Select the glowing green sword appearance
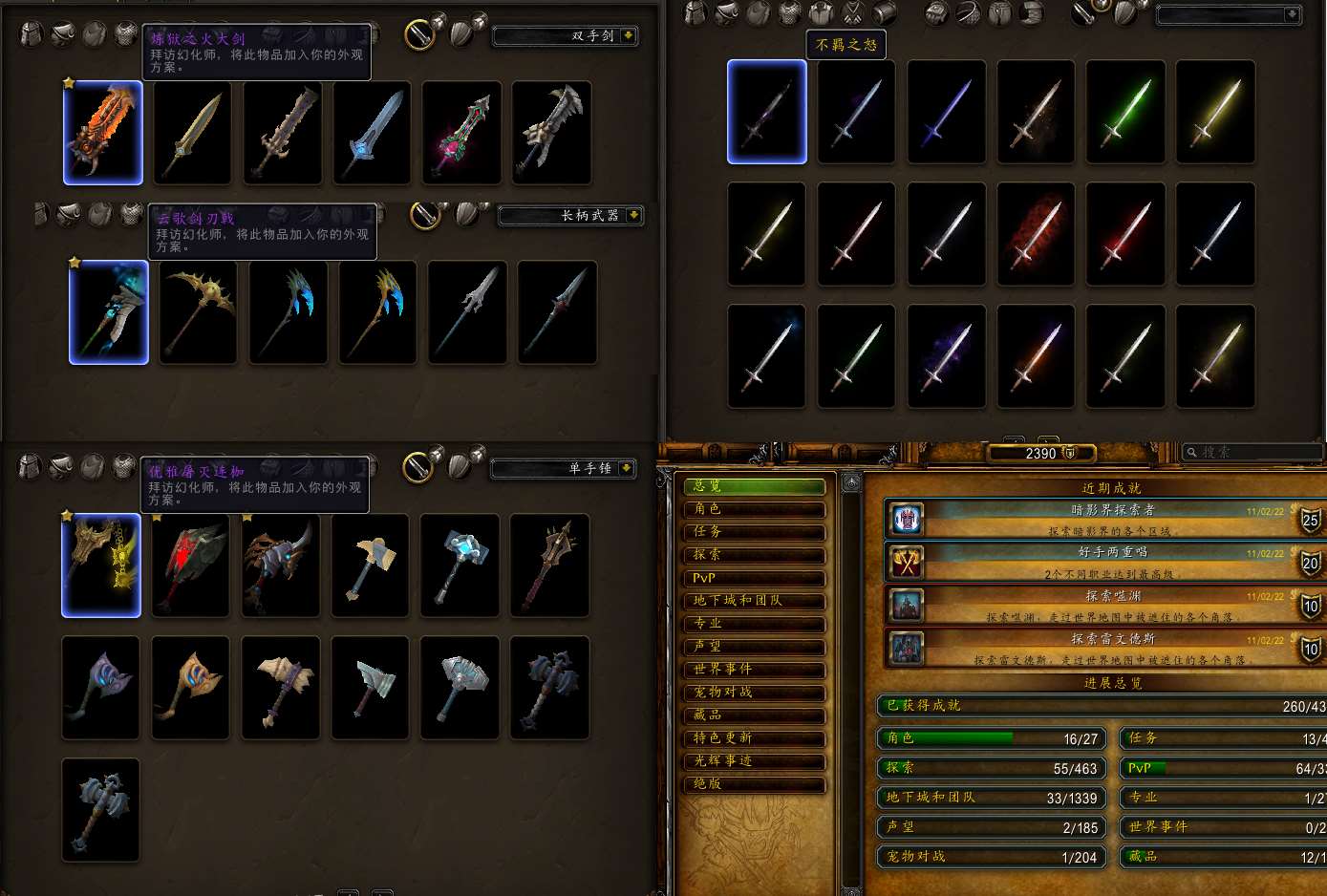Image resolution: width=1327 pixels, height=896 pixels. [x=1125, y=112]
